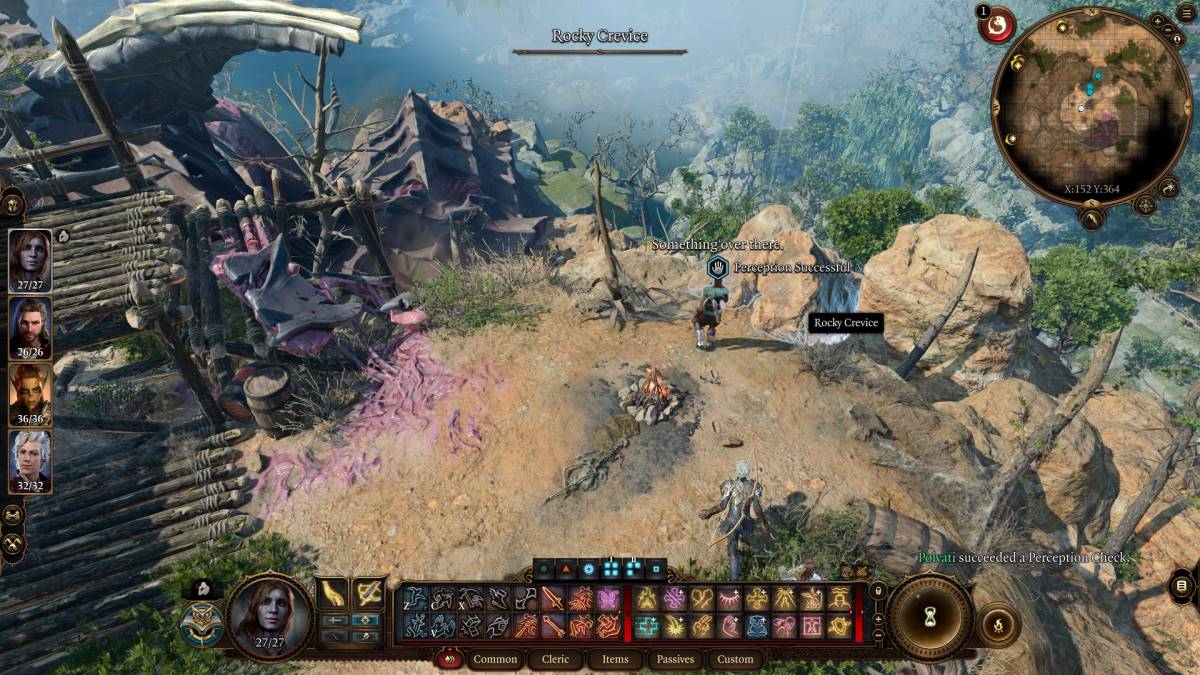
Task: Click the large active character portrait
Action: click(x=270, y=615)
